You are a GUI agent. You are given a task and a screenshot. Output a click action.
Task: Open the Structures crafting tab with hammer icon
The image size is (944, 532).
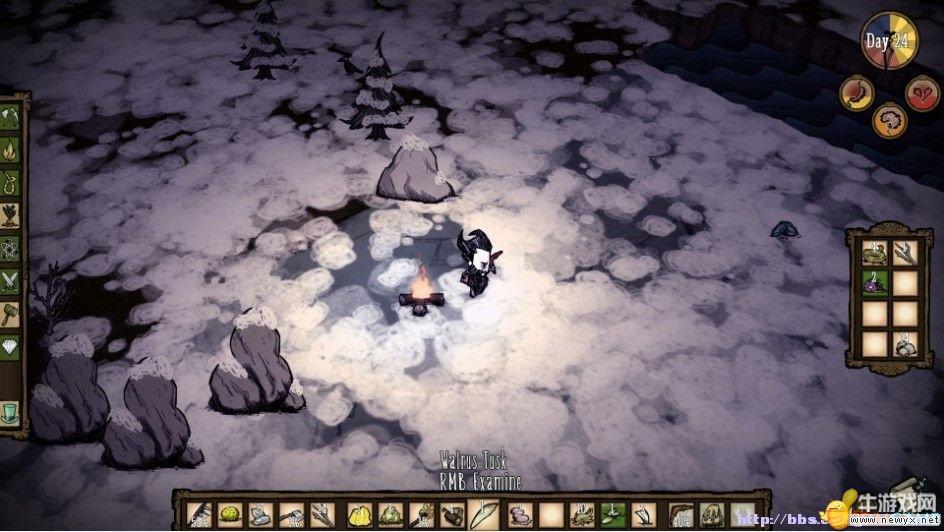click(10, 316)
